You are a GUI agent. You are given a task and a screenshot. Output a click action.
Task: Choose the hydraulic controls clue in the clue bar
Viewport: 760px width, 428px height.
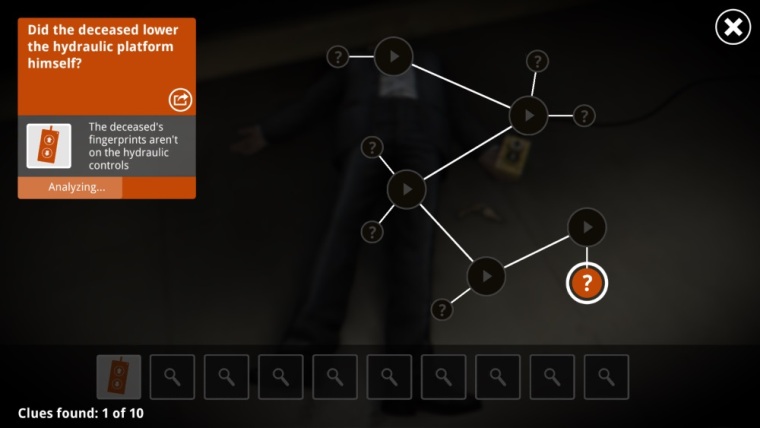tap(119, 377)
